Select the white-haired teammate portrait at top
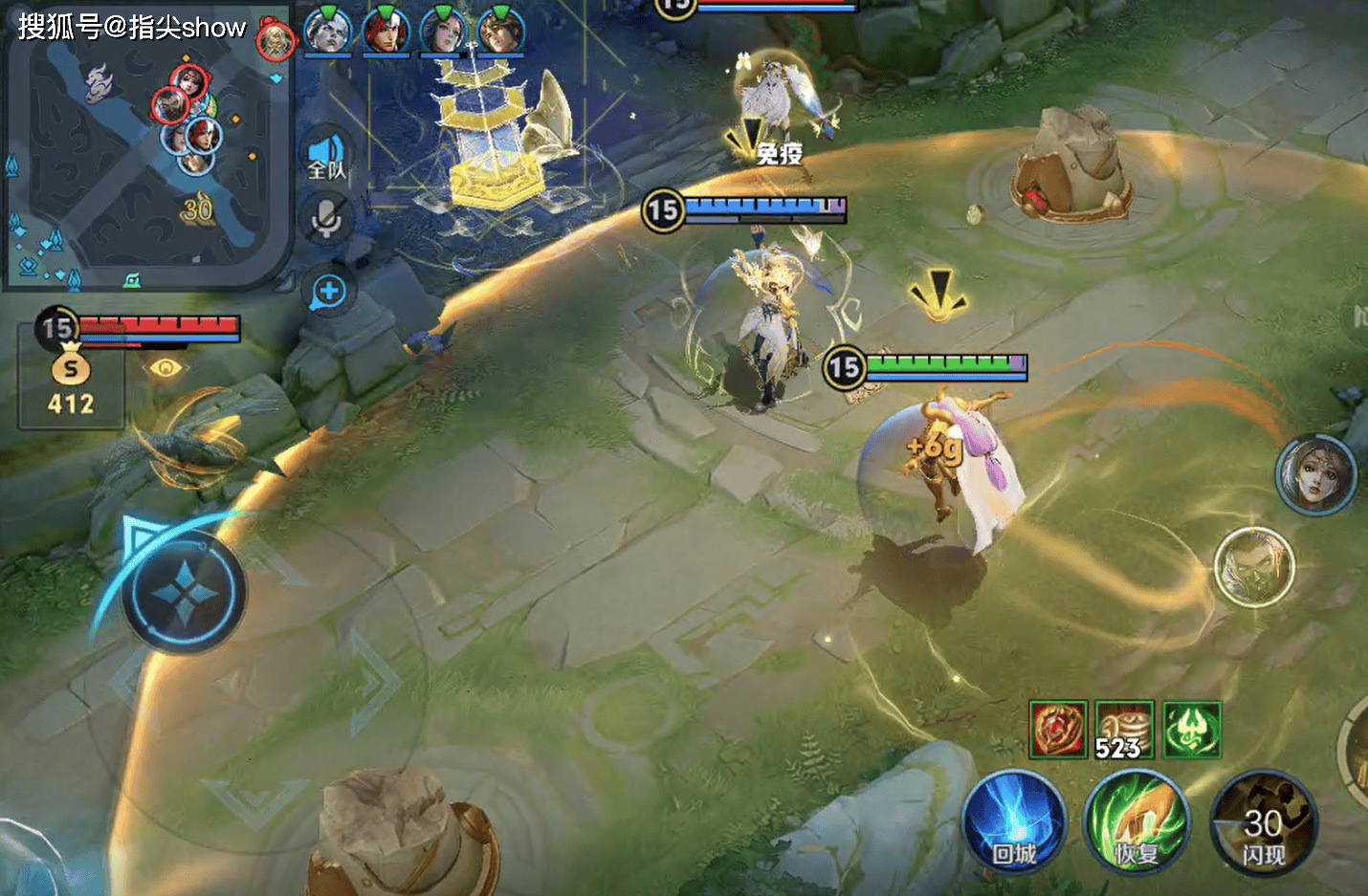1368x896 pixels. (x=327, y=32)
